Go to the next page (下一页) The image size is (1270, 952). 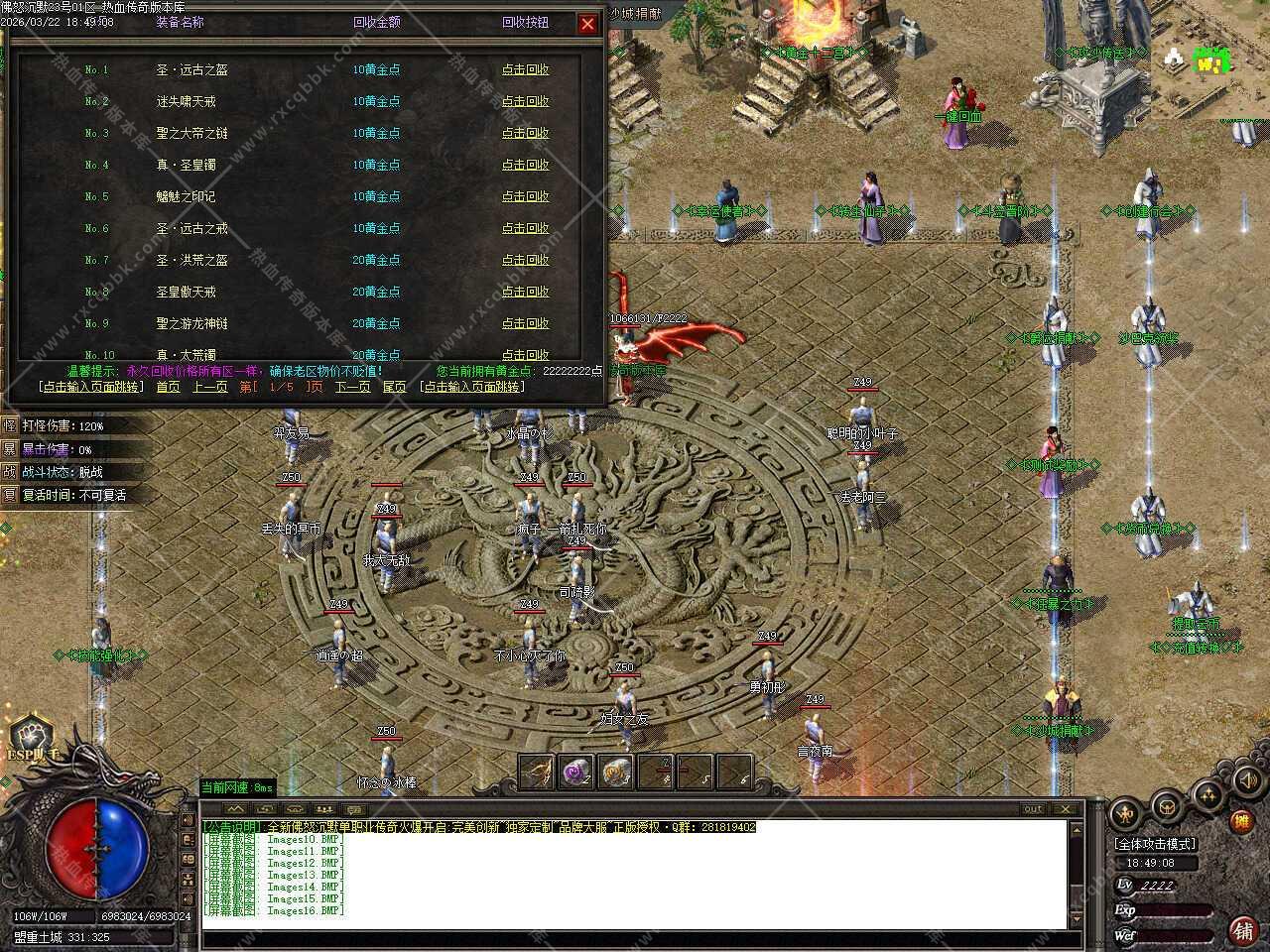click(352, 387)
